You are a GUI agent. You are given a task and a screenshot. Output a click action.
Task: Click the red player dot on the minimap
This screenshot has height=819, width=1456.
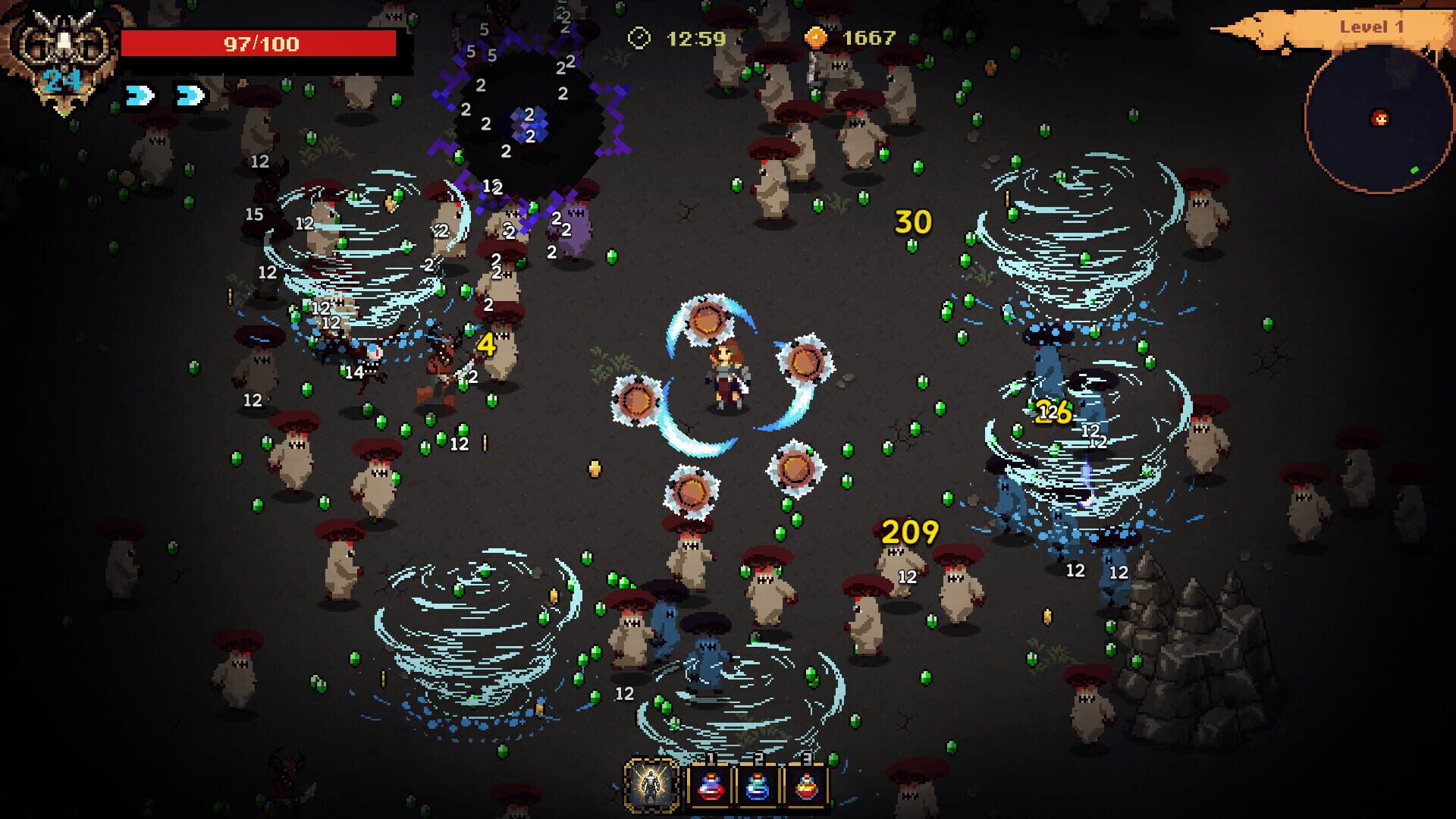point(1382,118)
